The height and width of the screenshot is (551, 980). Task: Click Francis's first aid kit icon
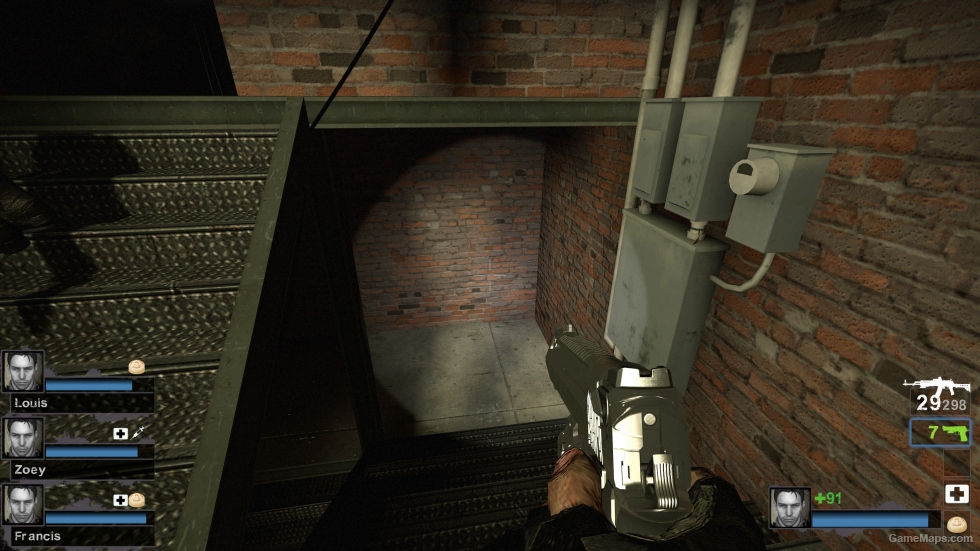click(120, 500)
